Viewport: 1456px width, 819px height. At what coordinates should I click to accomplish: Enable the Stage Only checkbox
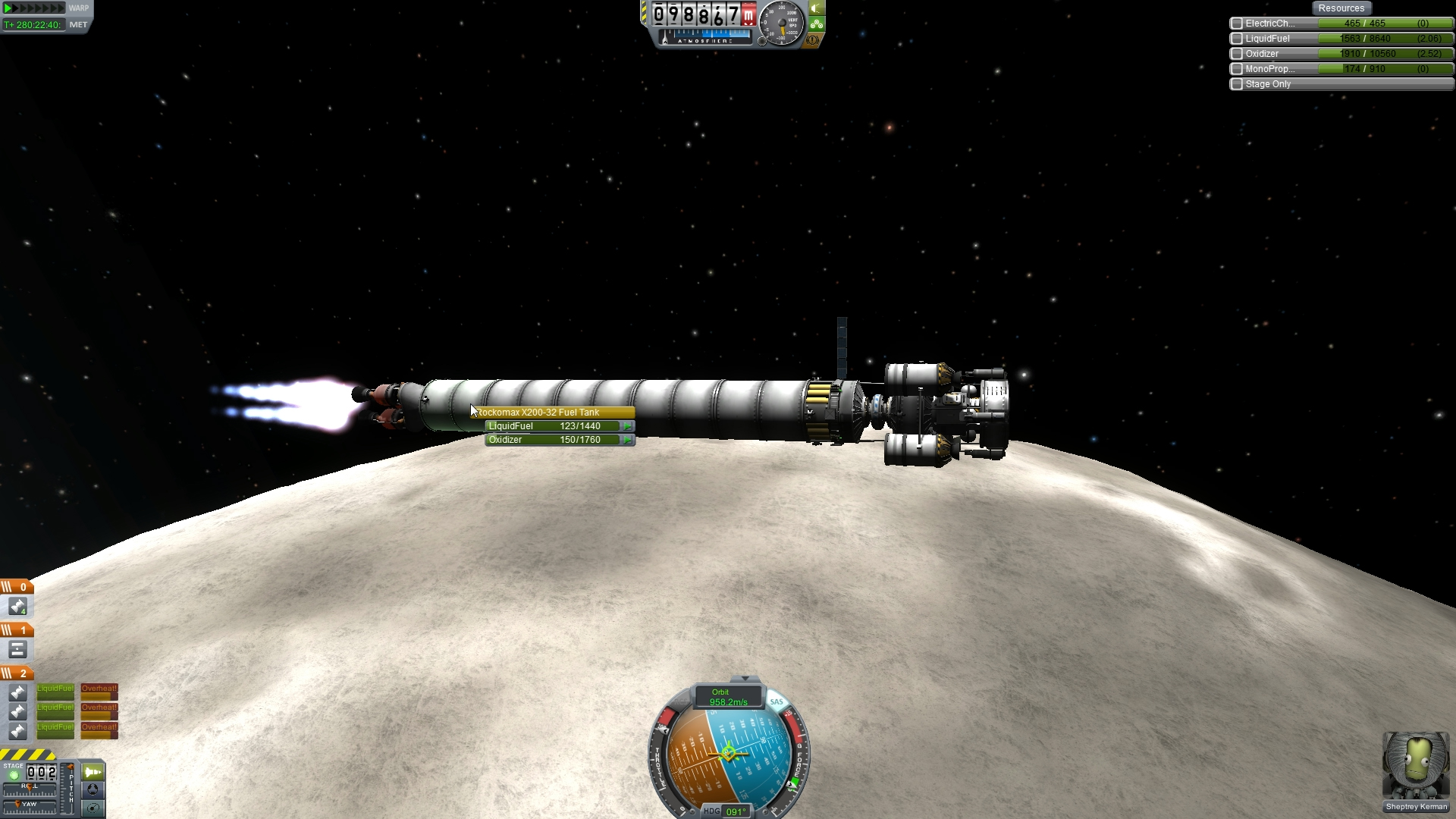click(1237, 84)
